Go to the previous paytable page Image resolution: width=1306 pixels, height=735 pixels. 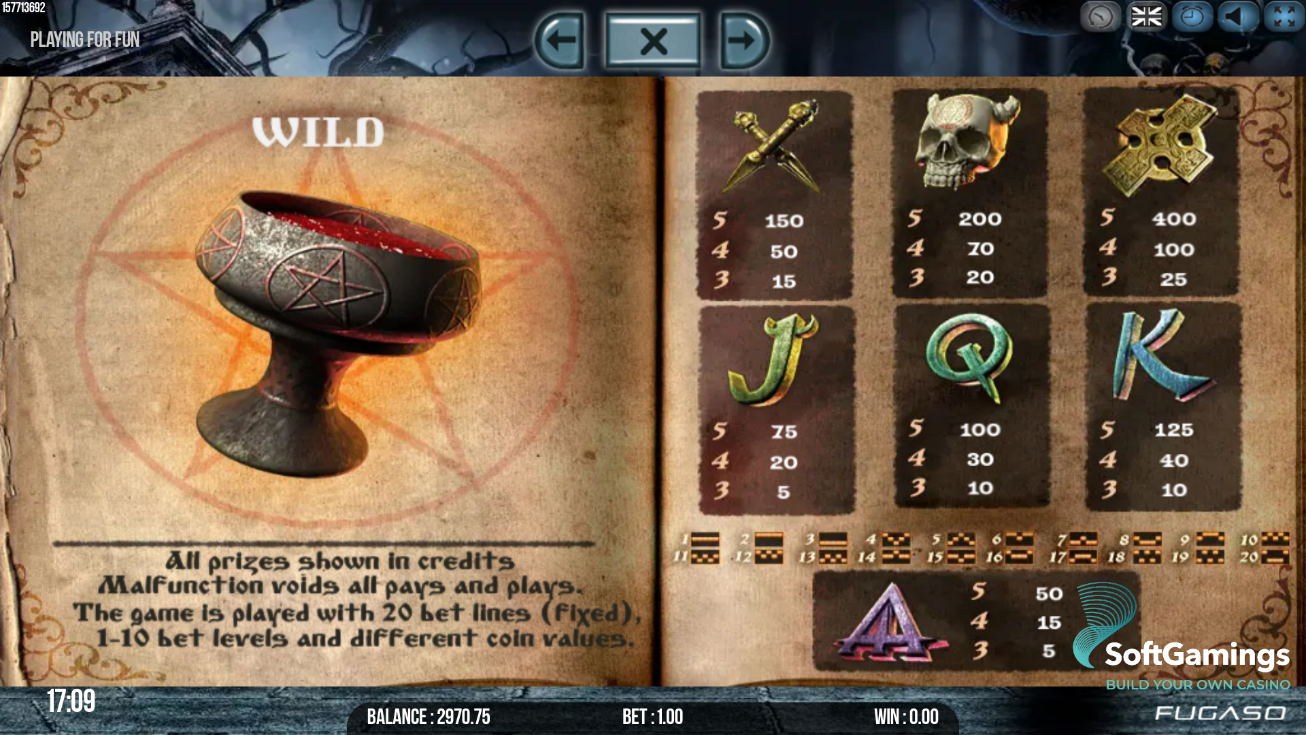pos(559,41)
